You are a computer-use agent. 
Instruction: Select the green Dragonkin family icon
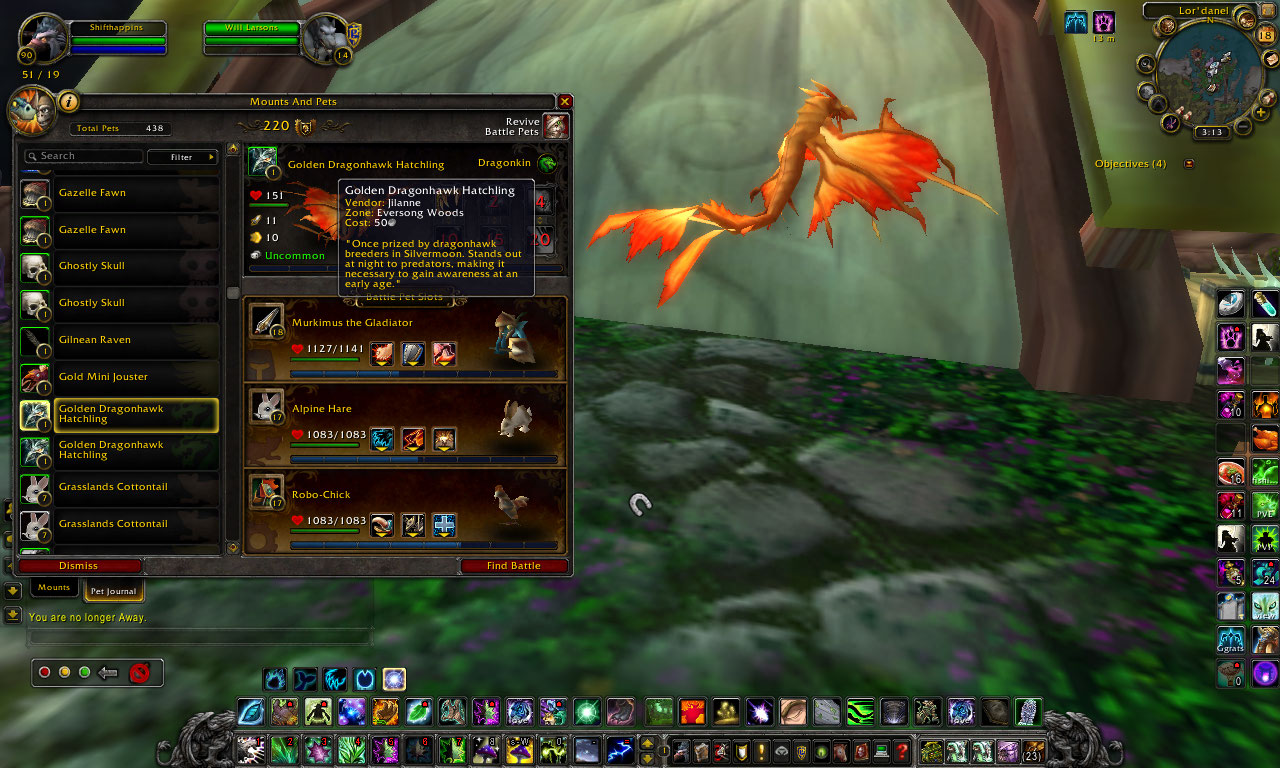coord(548,164)
